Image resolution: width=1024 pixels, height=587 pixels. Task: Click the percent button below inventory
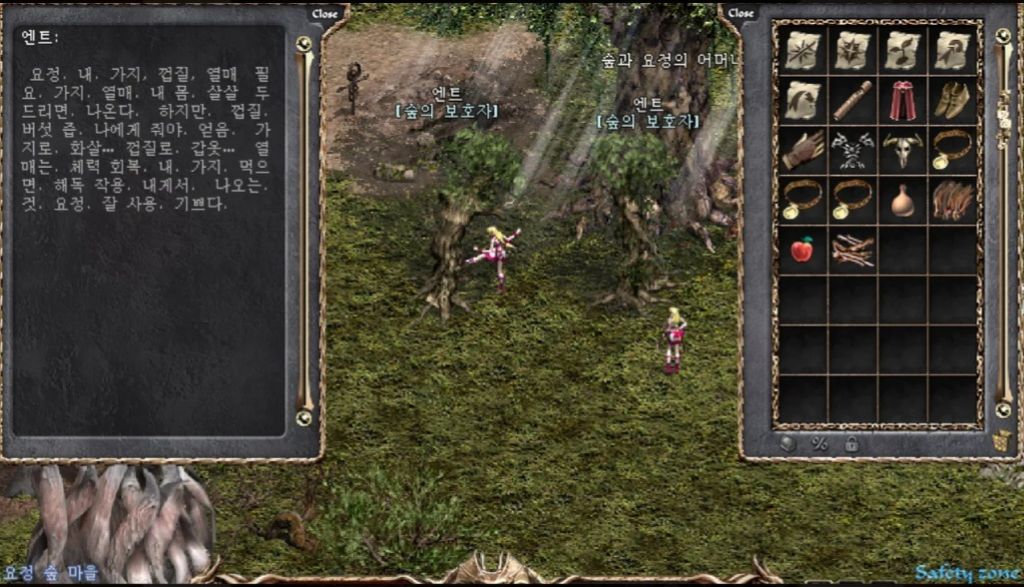pos(820,444)
